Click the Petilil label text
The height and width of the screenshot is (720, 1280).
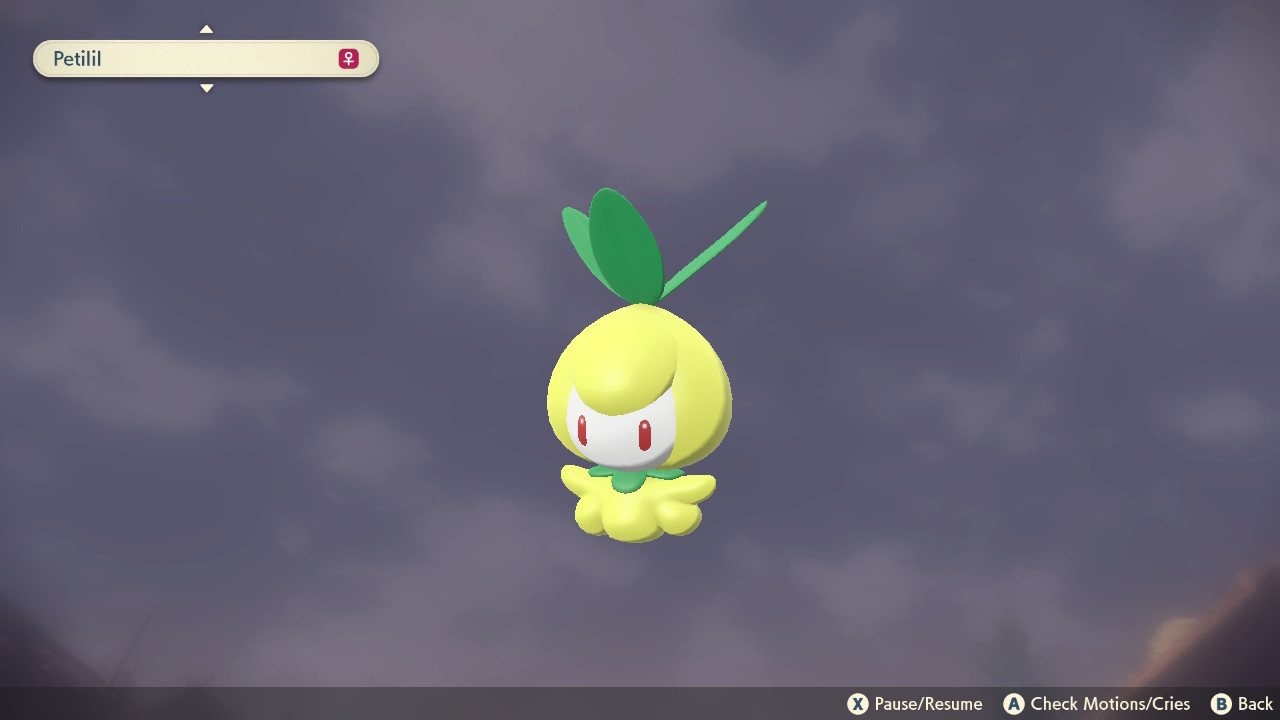(x=80, y=59)
